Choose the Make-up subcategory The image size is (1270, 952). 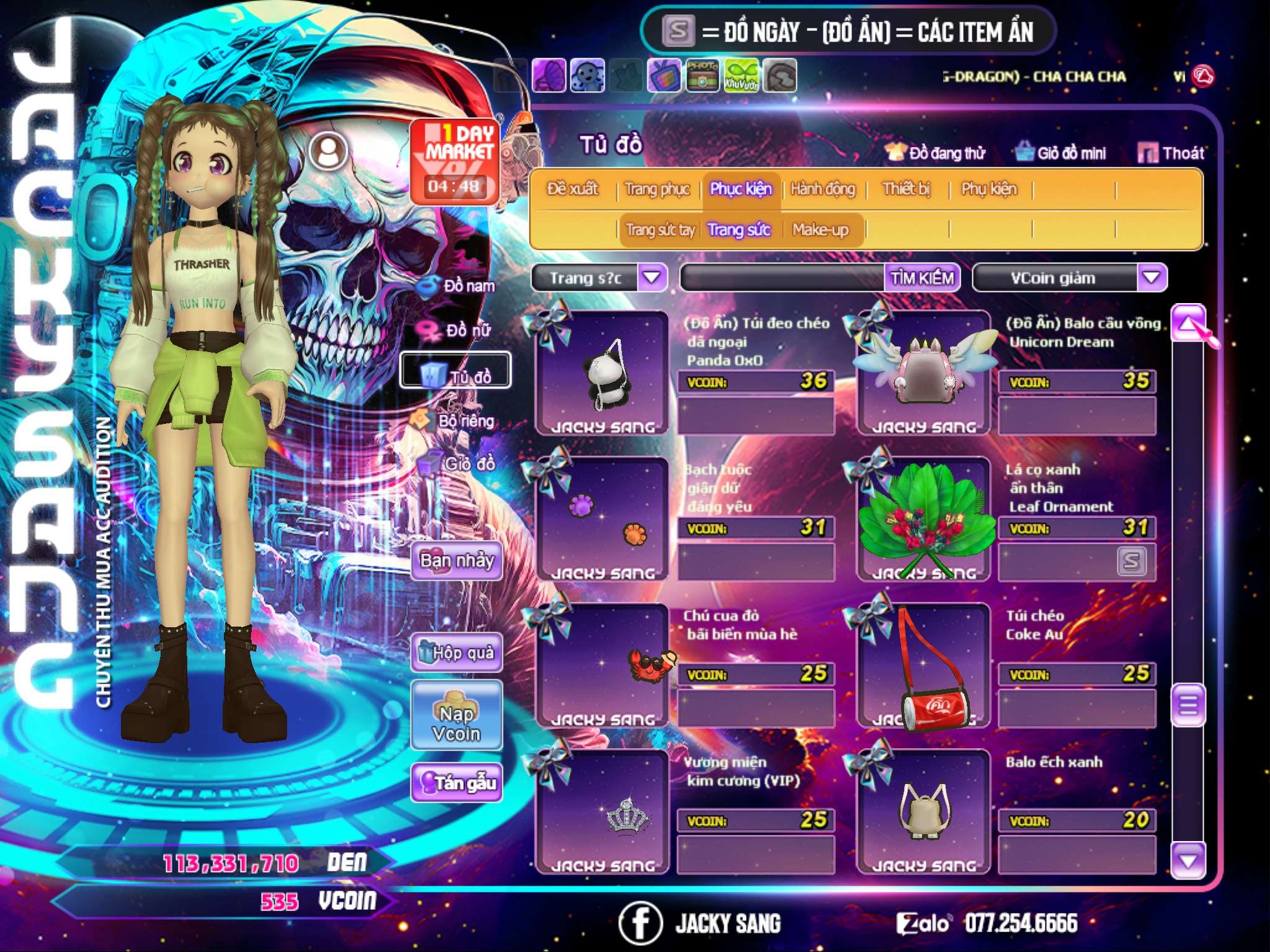coord(820,230)
